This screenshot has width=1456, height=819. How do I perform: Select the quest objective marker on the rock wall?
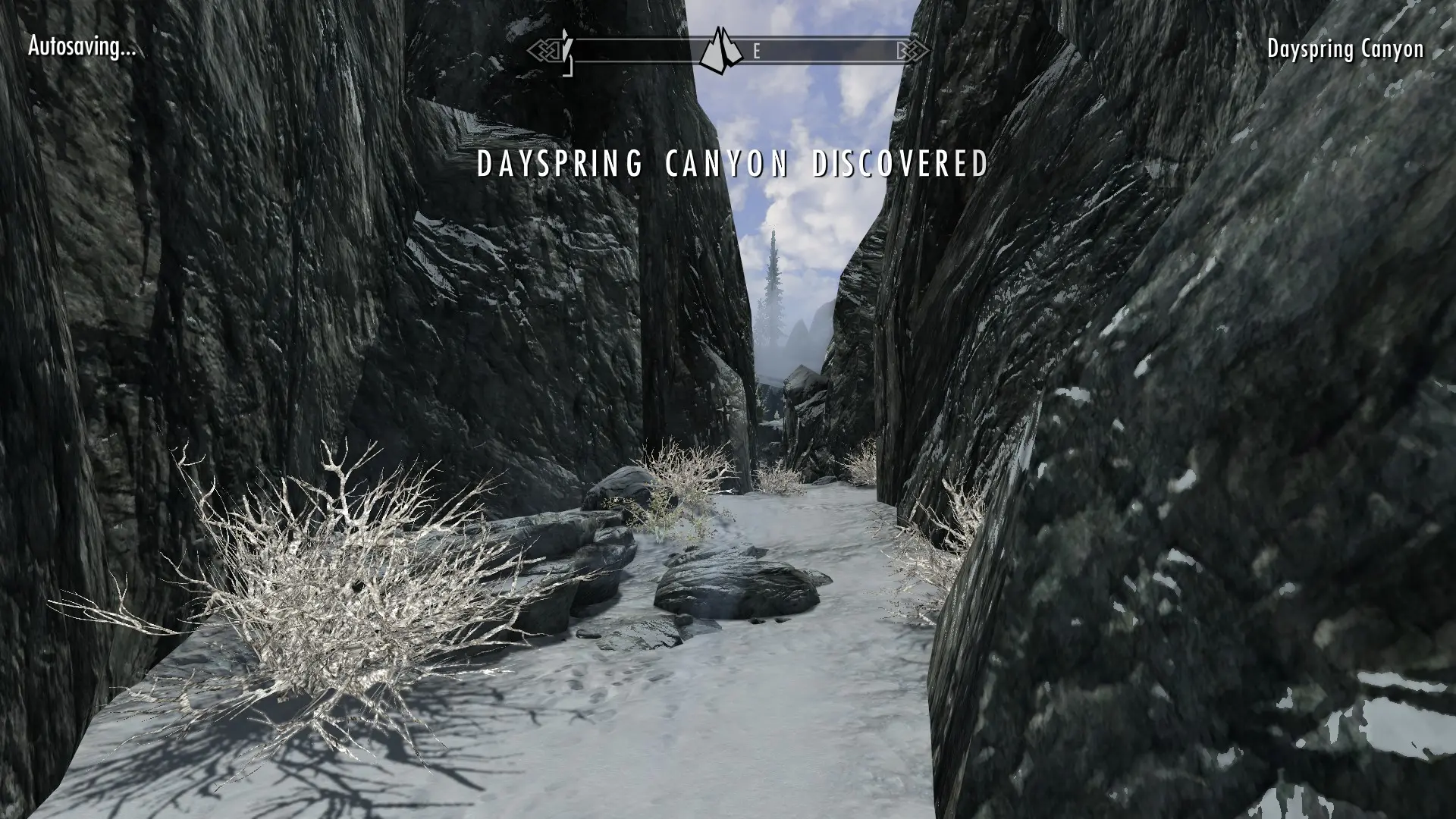[726, 409]
